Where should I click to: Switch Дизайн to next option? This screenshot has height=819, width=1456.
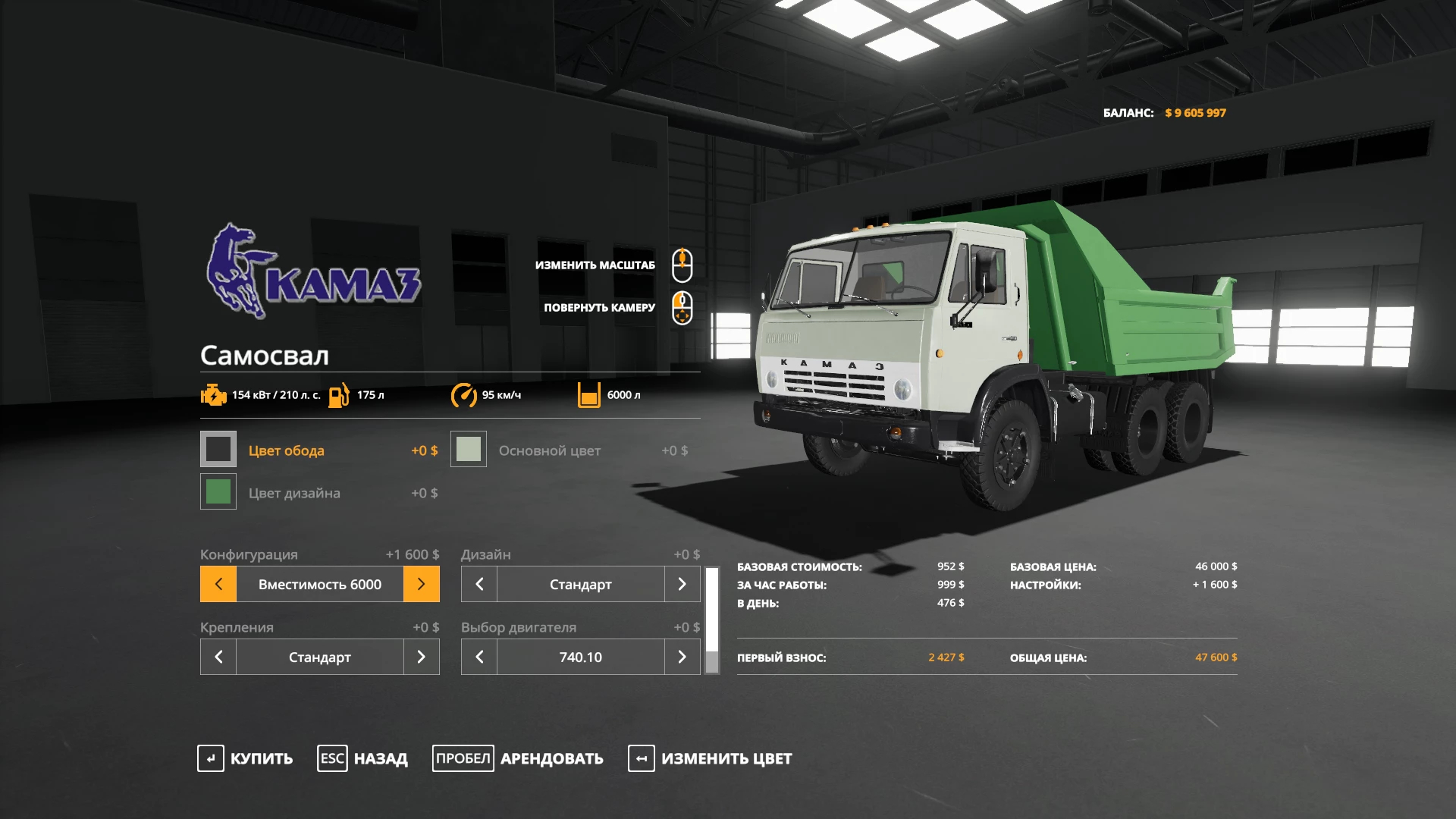pyautogui.click(x=682, y=584)
